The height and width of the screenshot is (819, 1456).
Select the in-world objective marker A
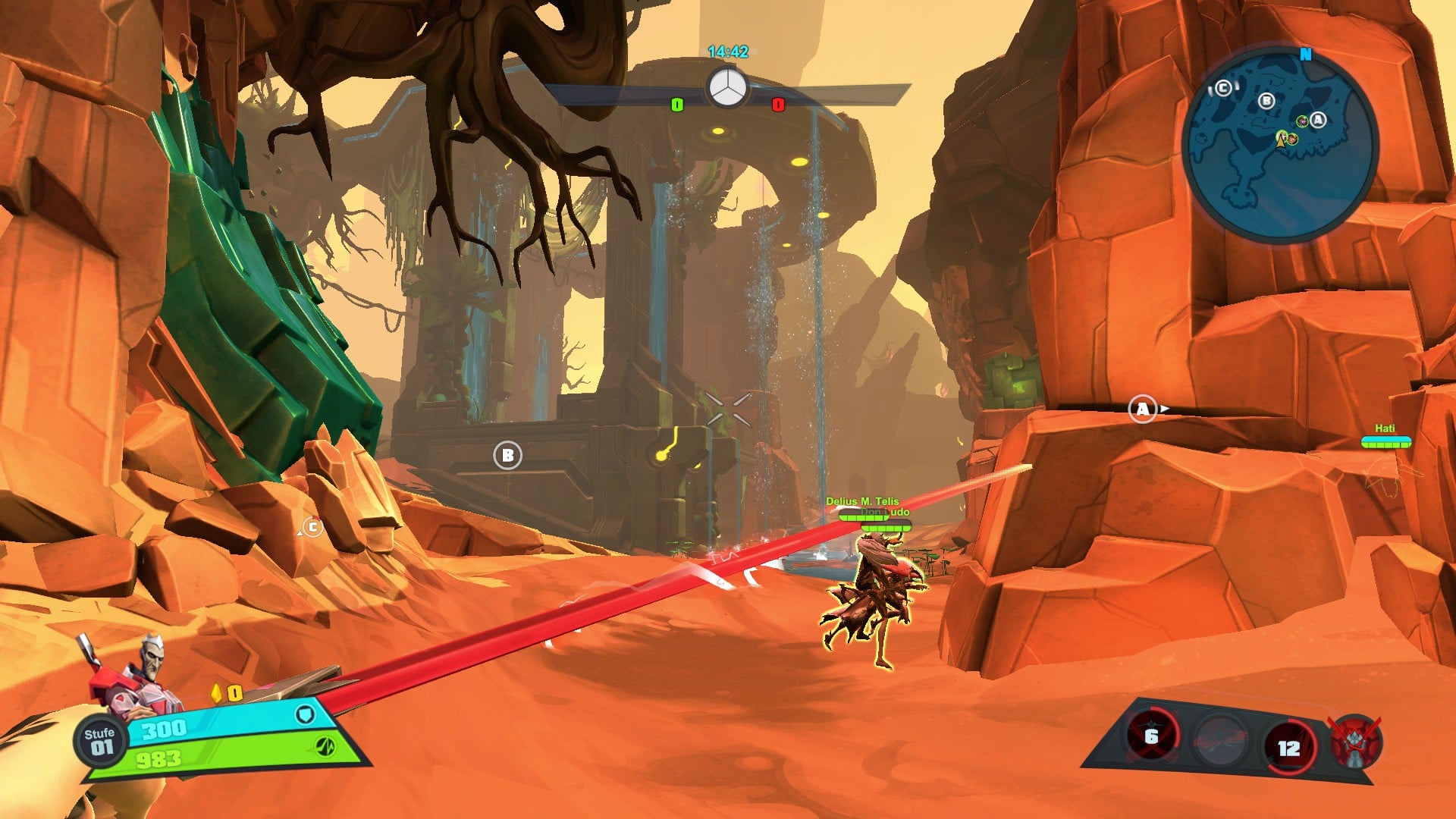click(x=1142, y=409)
